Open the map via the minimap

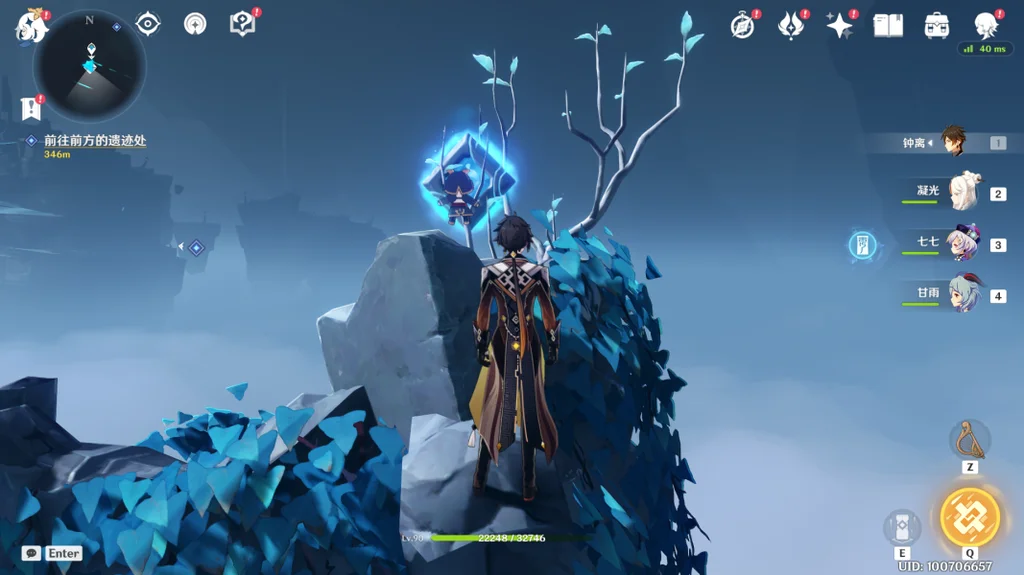tap(89, 68)
